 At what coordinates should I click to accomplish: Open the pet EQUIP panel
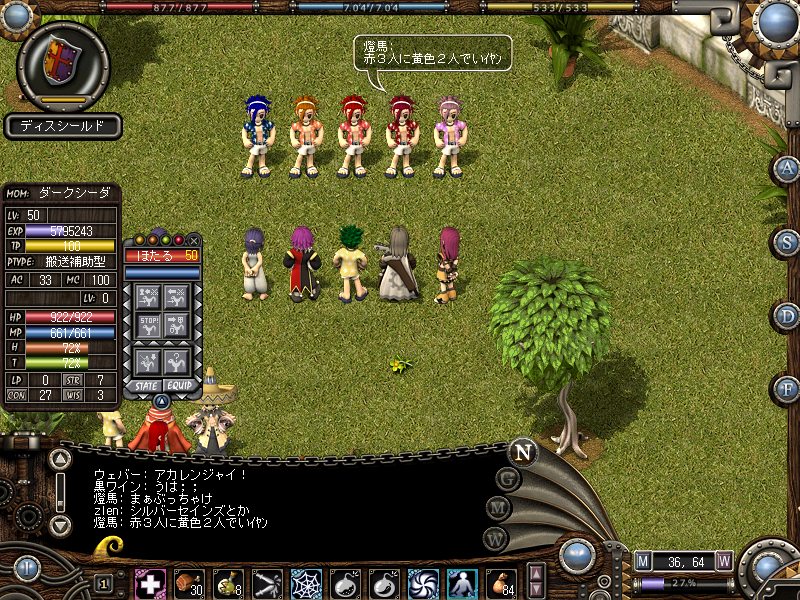point(180,385)
